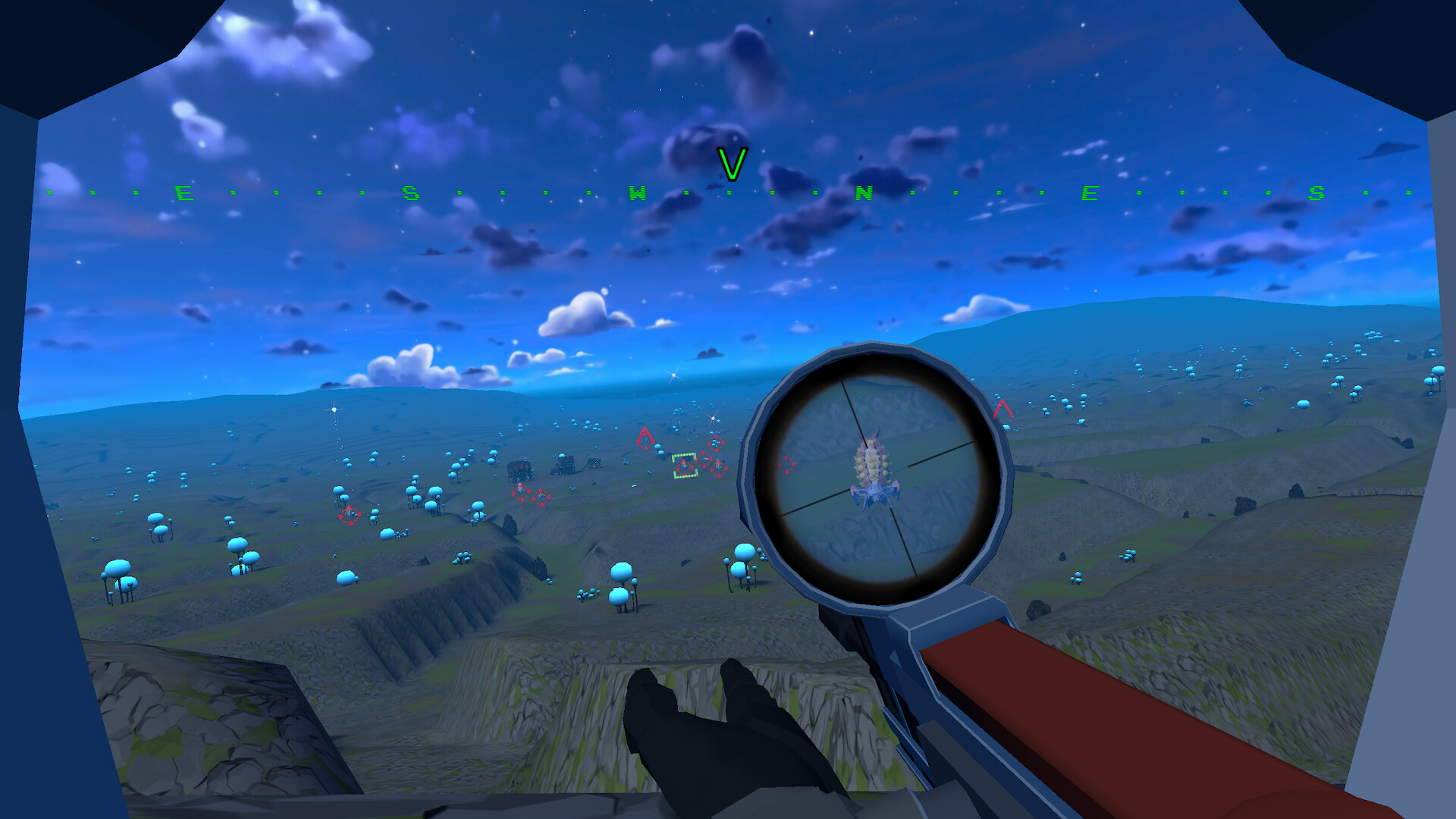Select the leftmost red circled enemy marker

350,515
